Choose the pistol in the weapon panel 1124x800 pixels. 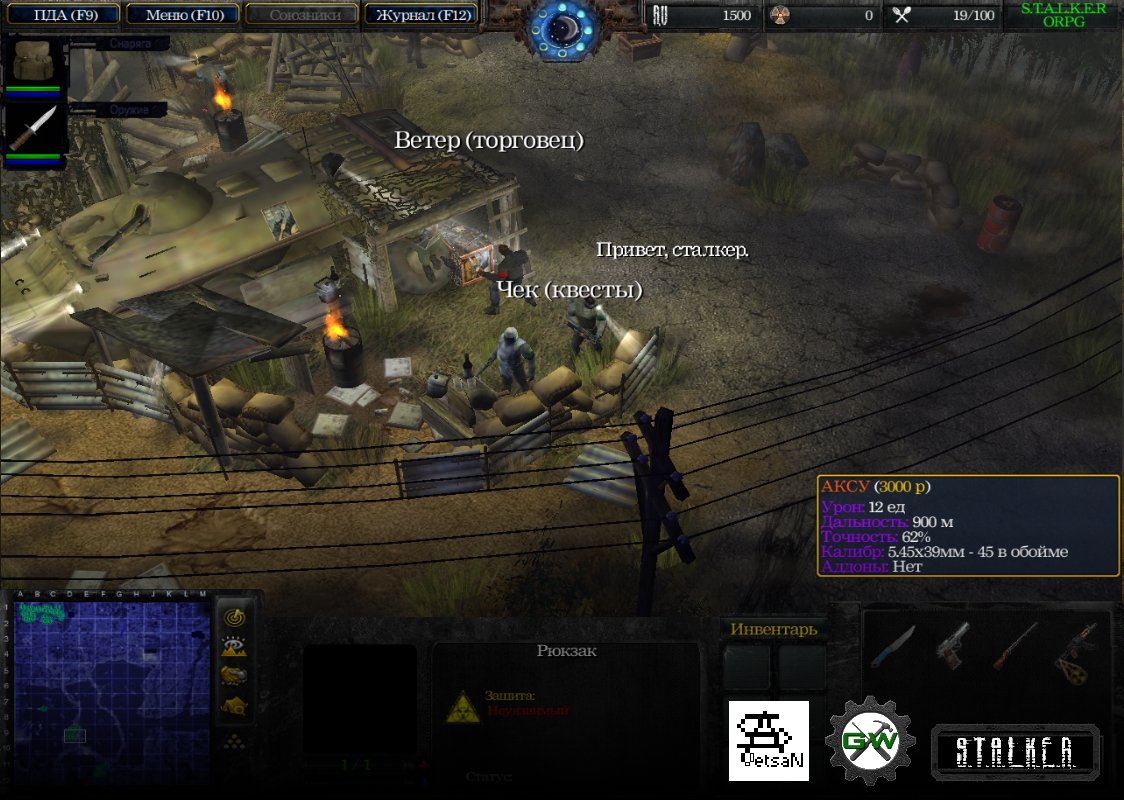coord(953,645)
